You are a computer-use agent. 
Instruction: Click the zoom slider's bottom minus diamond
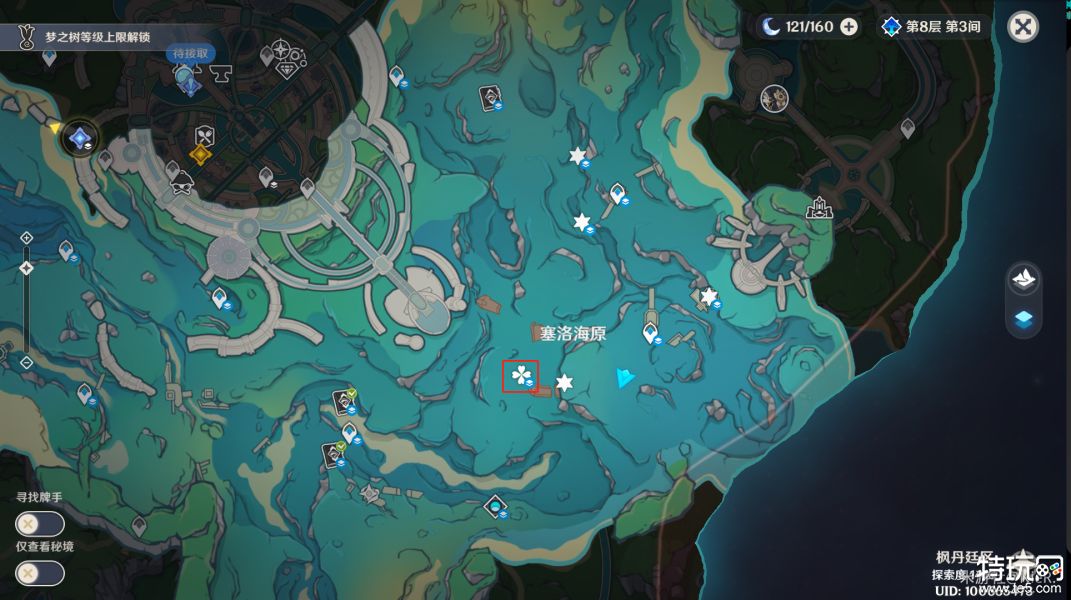point(26,362)
